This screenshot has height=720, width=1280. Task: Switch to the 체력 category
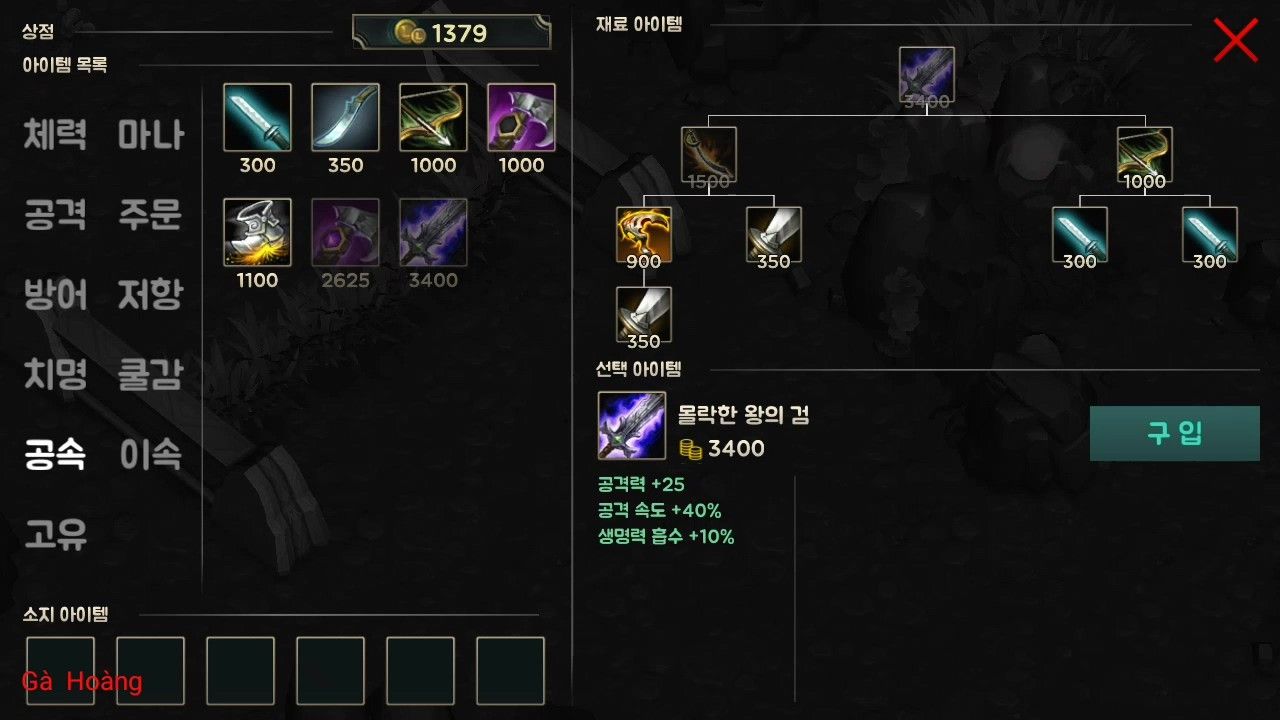pos(55,134)
